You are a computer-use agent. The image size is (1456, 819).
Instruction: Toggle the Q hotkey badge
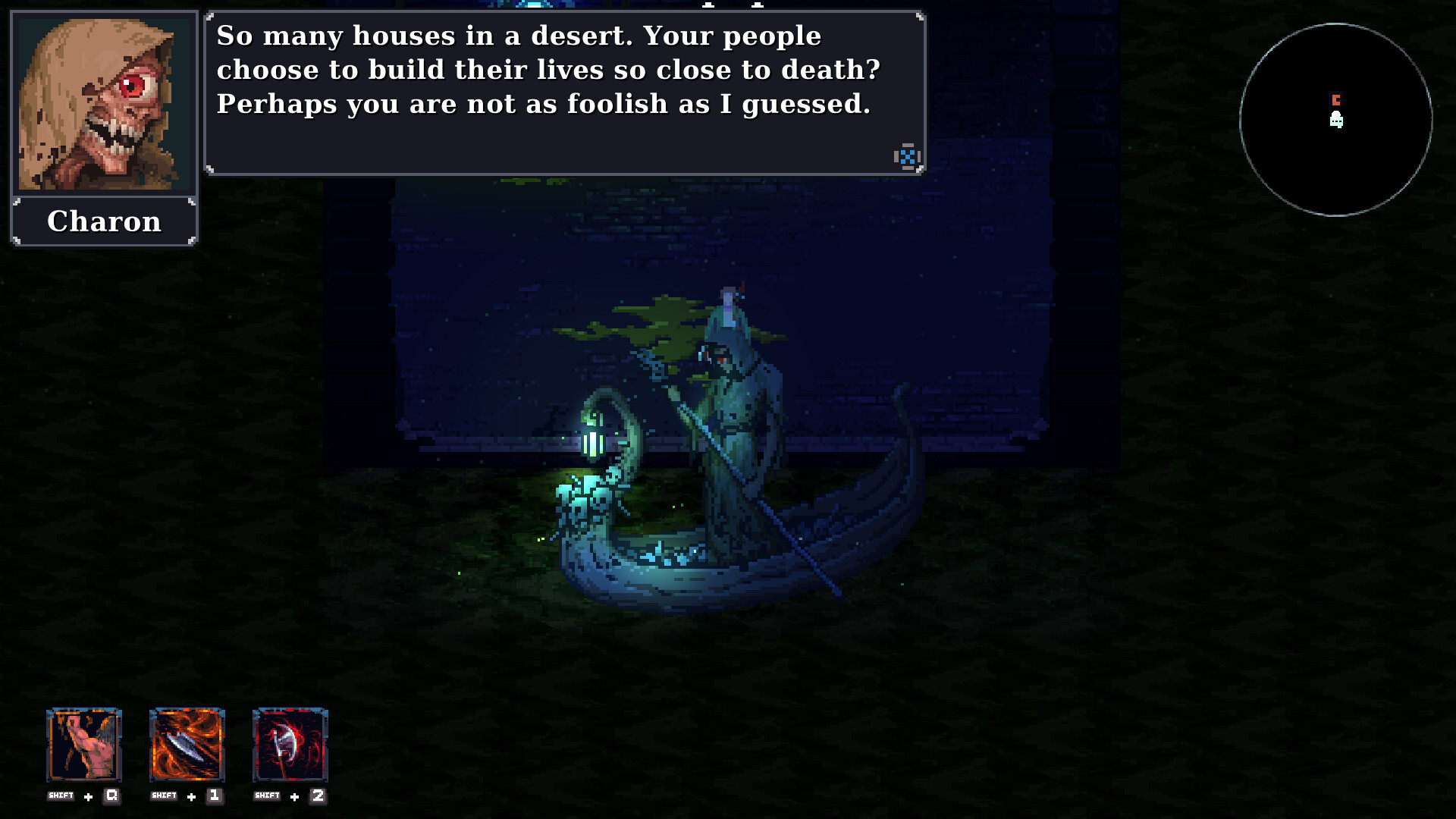tap(110, 796)
